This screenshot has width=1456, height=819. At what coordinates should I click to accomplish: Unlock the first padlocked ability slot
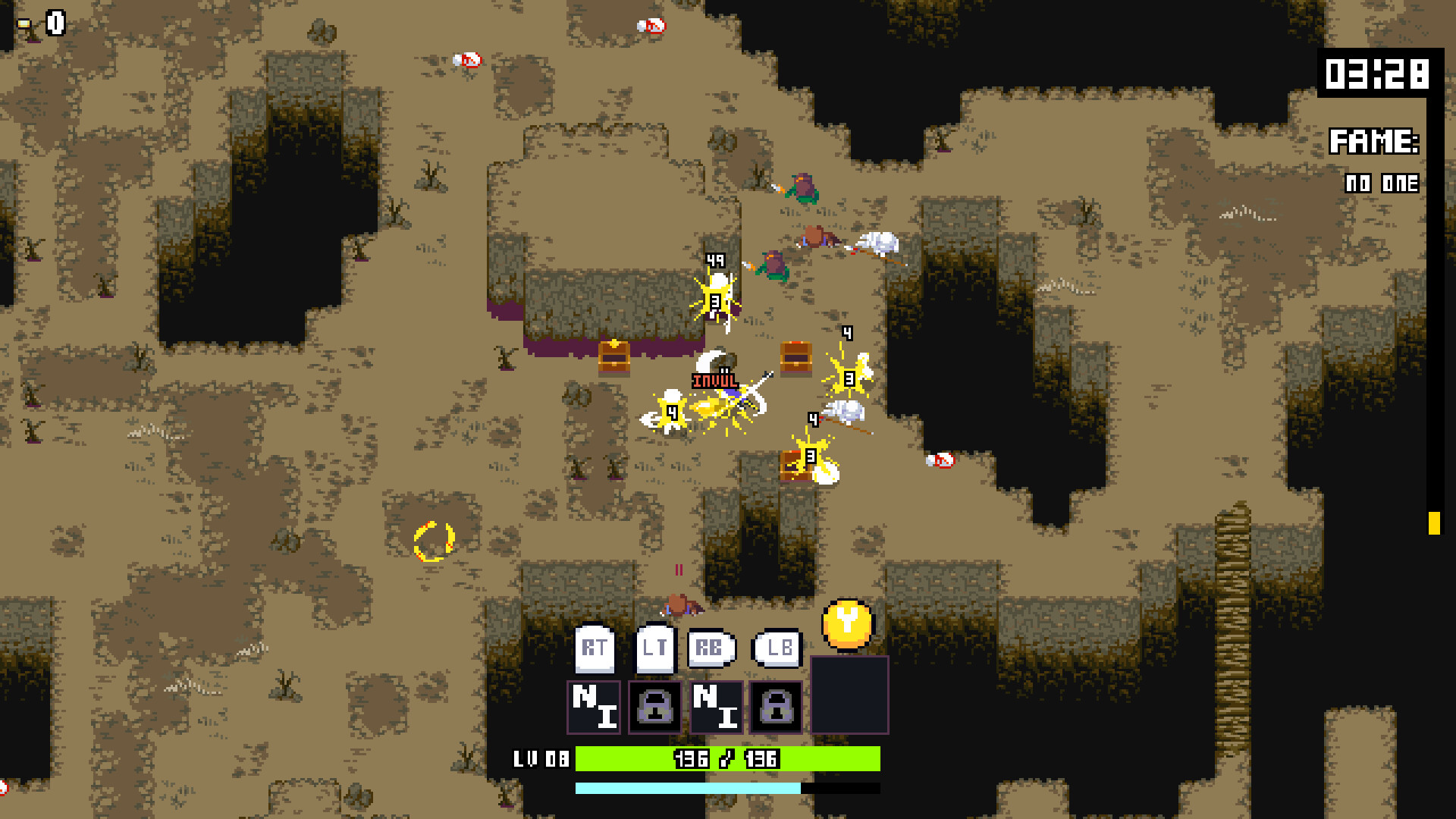tap(655, 707)
